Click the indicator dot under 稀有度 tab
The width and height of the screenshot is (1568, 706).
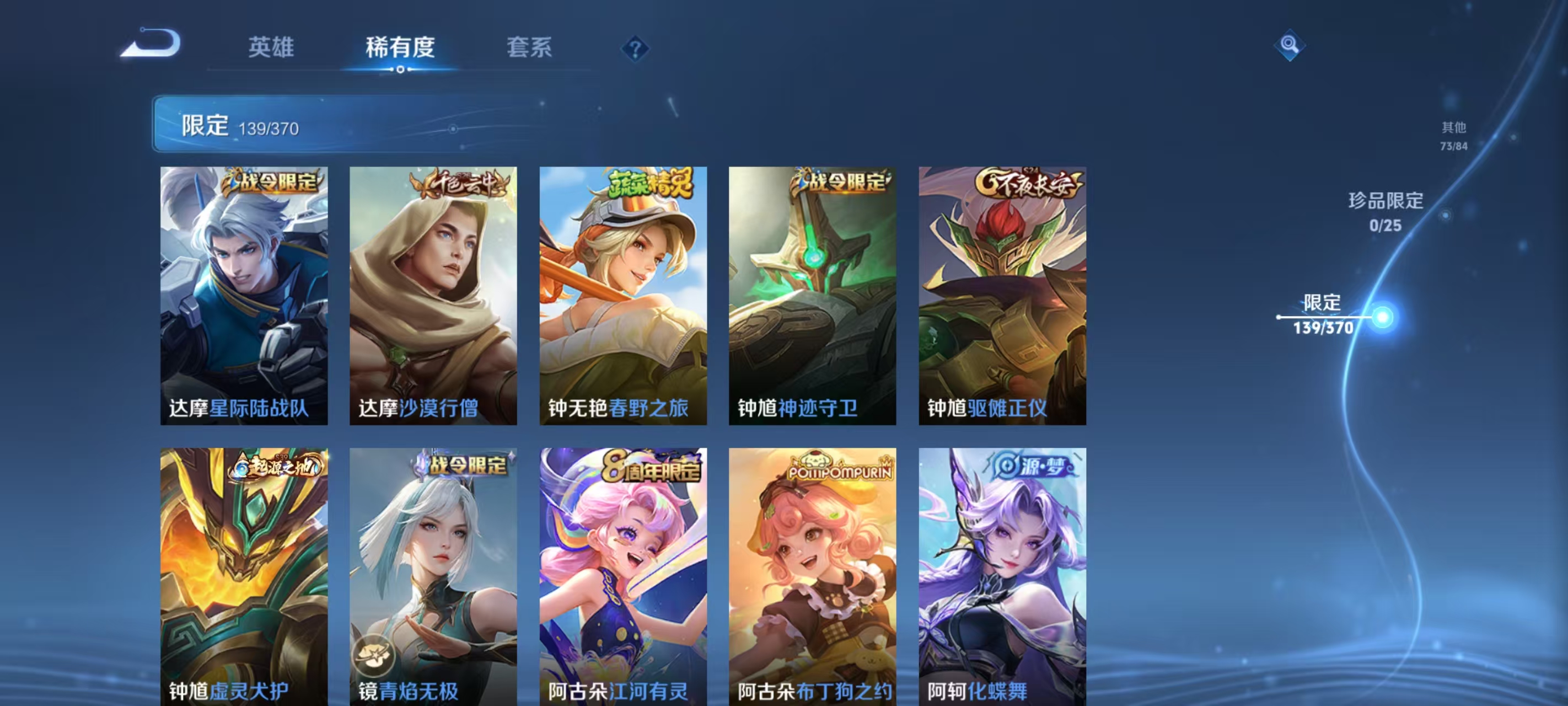[399, 69]
